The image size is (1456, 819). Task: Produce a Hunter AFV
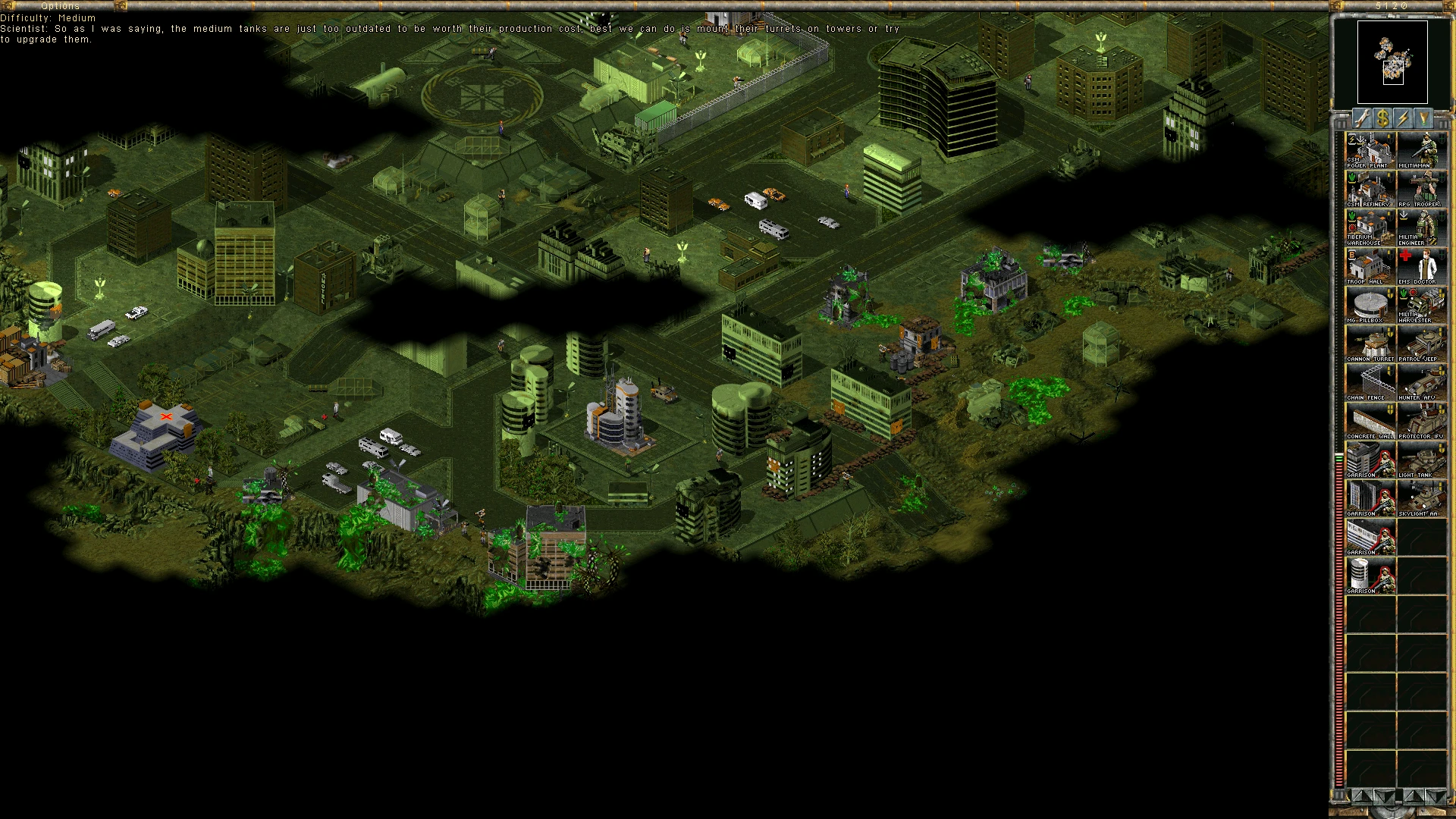(1422, 382)
